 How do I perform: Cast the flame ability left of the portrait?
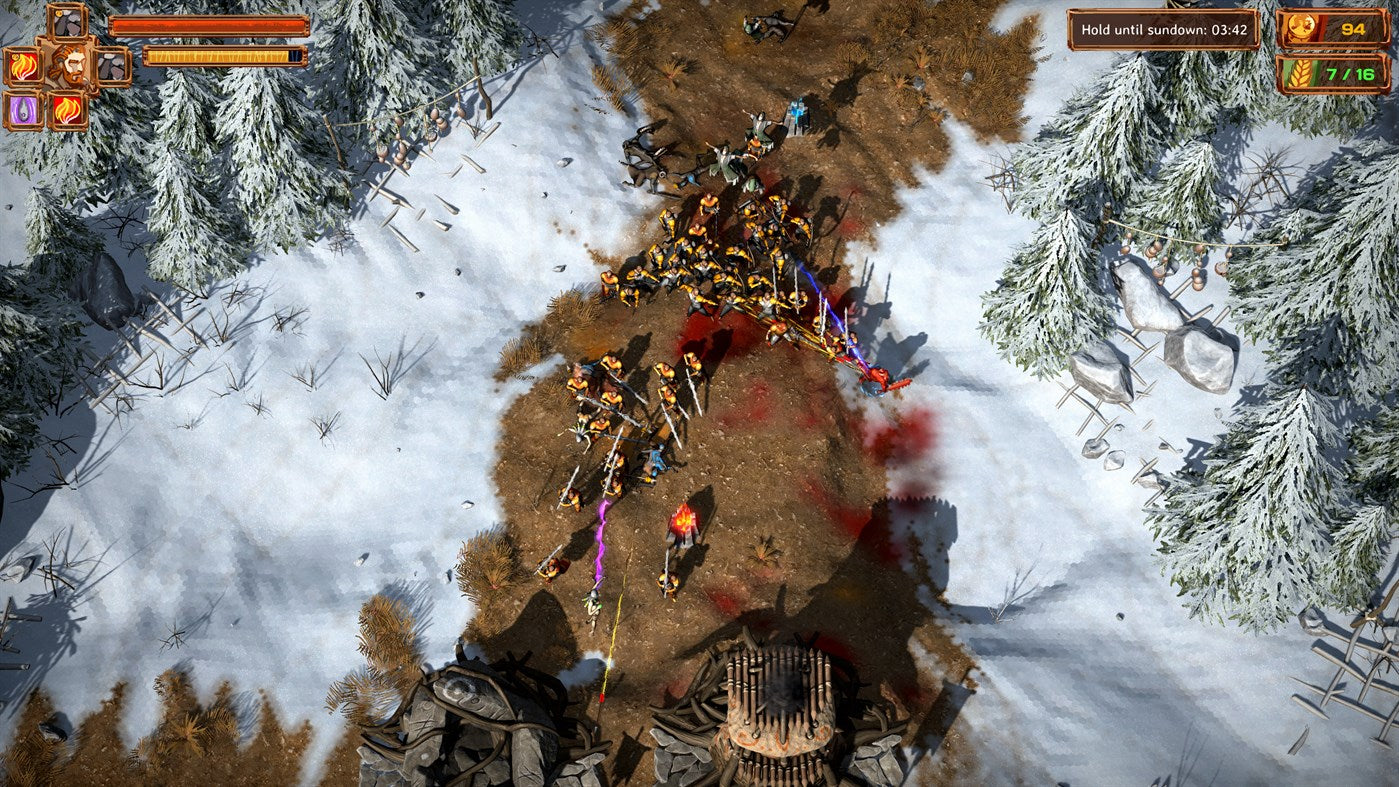[x=22, y=66]
